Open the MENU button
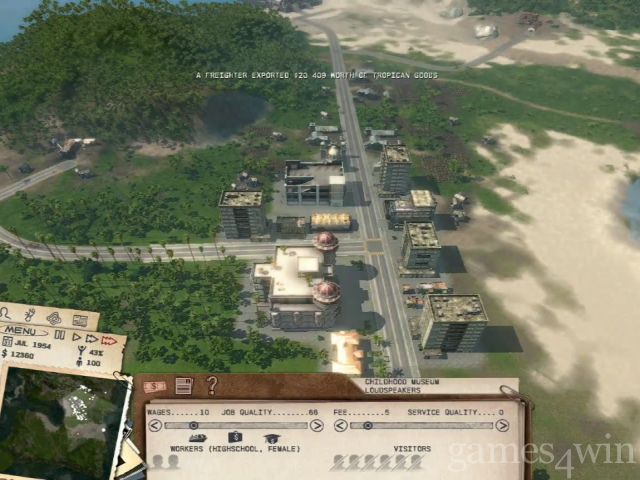 click(22, 330)
